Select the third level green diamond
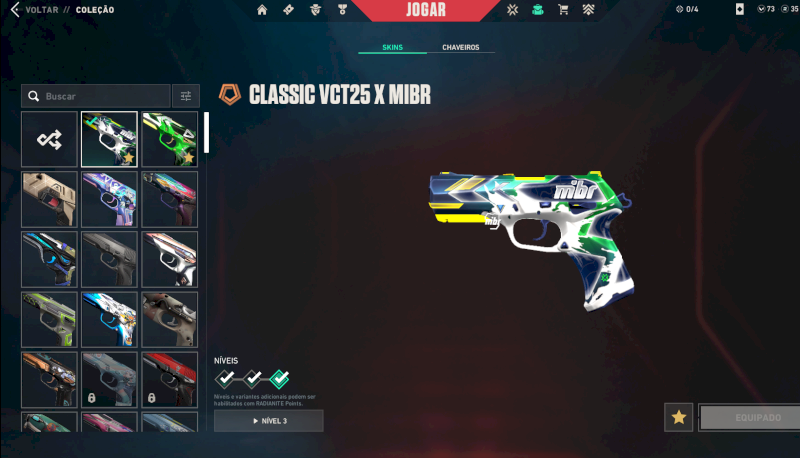Image resolution: width=800 pixels, height=458 pixels. [x=280, y=379]
